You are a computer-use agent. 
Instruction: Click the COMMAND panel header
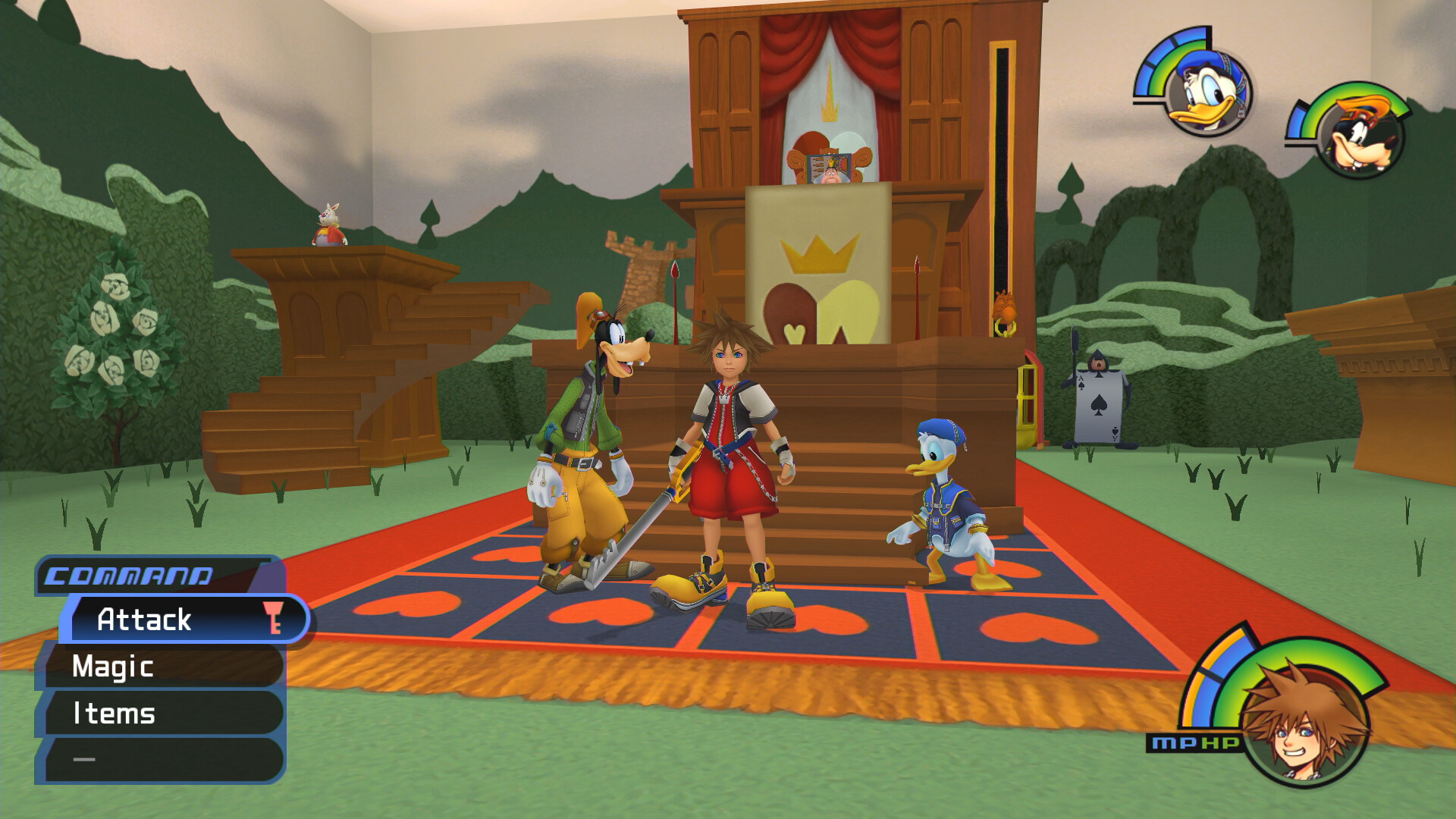click(129, 576)
